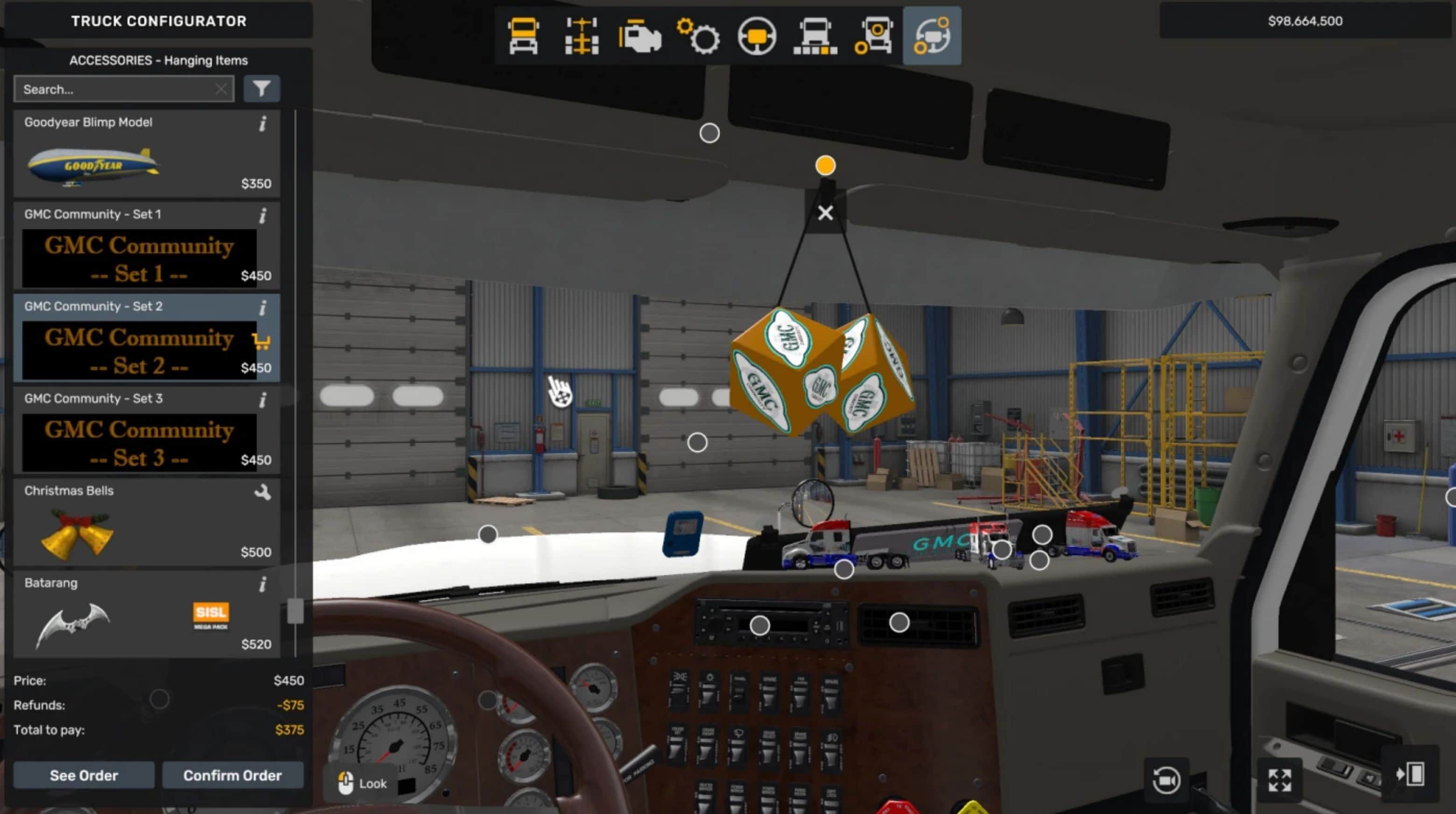Reset the camera view
Viewport: 1456px width, 814px height.
click(x=1166, y=780)
